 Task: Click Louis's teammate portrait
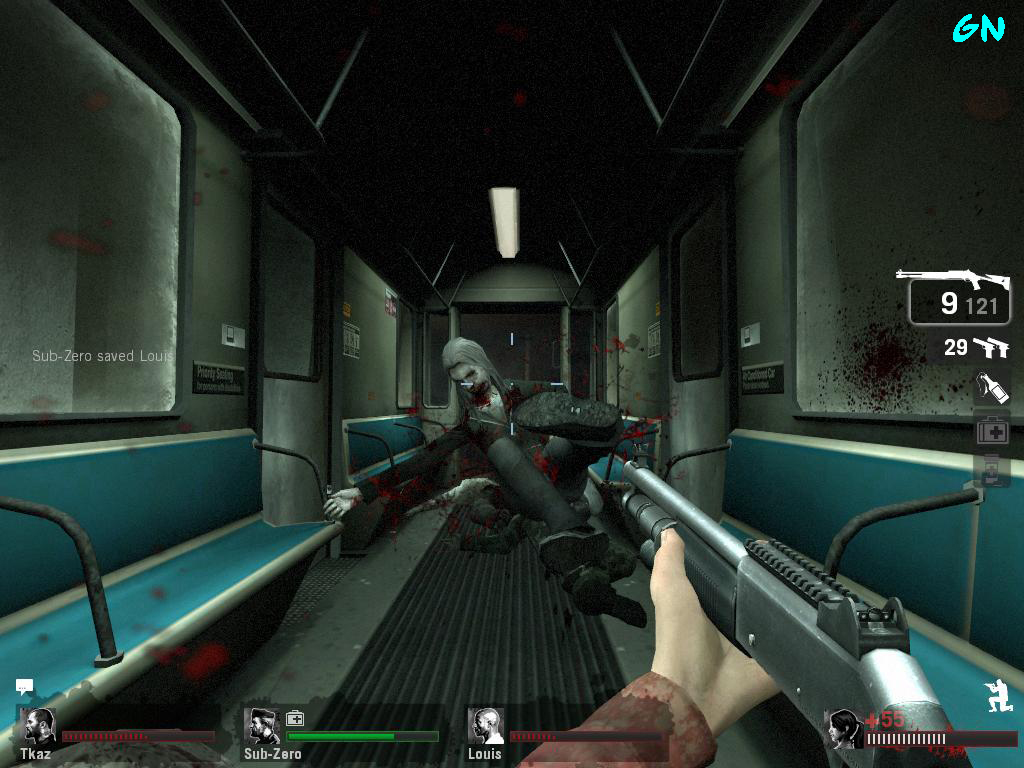[x=486, y=726]
